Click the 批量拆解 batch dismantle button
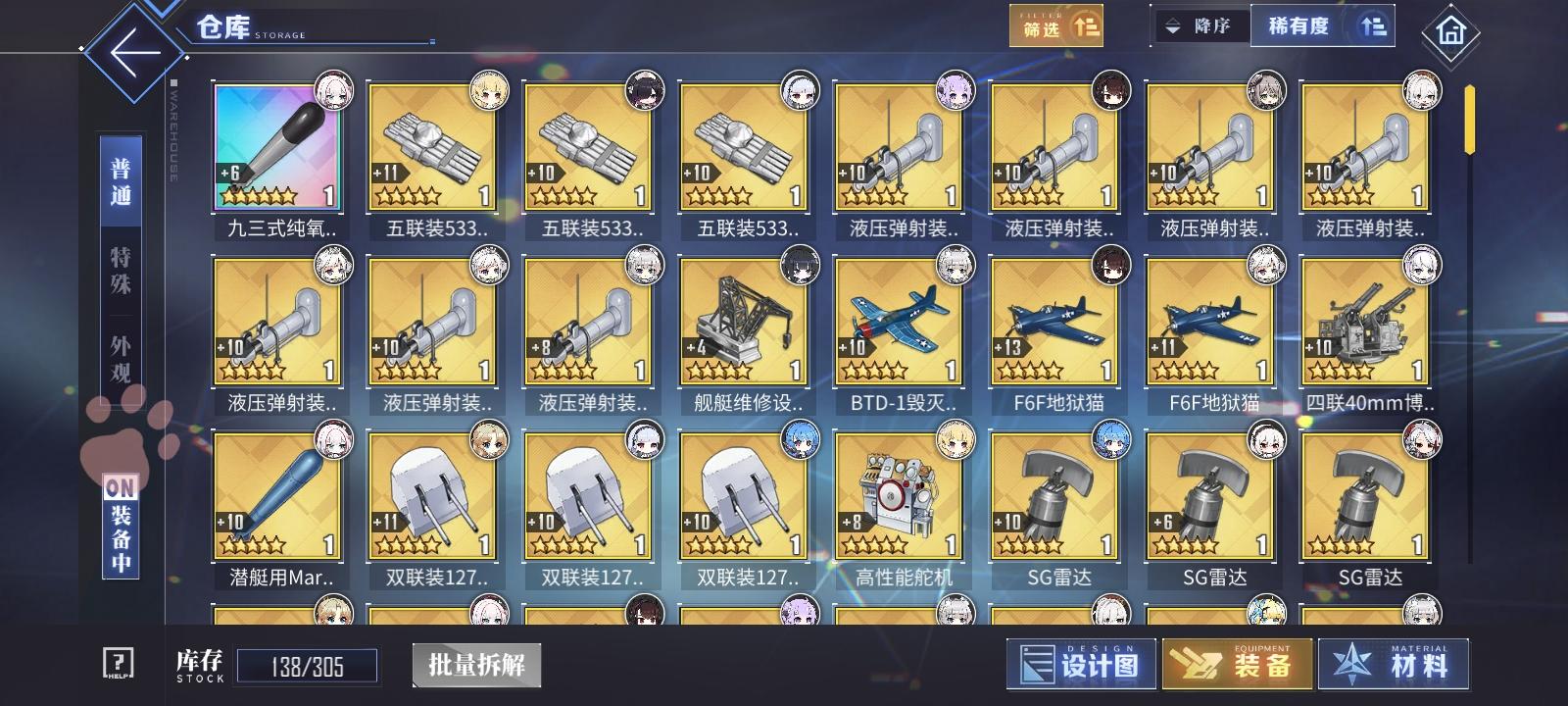This screenshot has height=706, width=1568. pos(477,665)
